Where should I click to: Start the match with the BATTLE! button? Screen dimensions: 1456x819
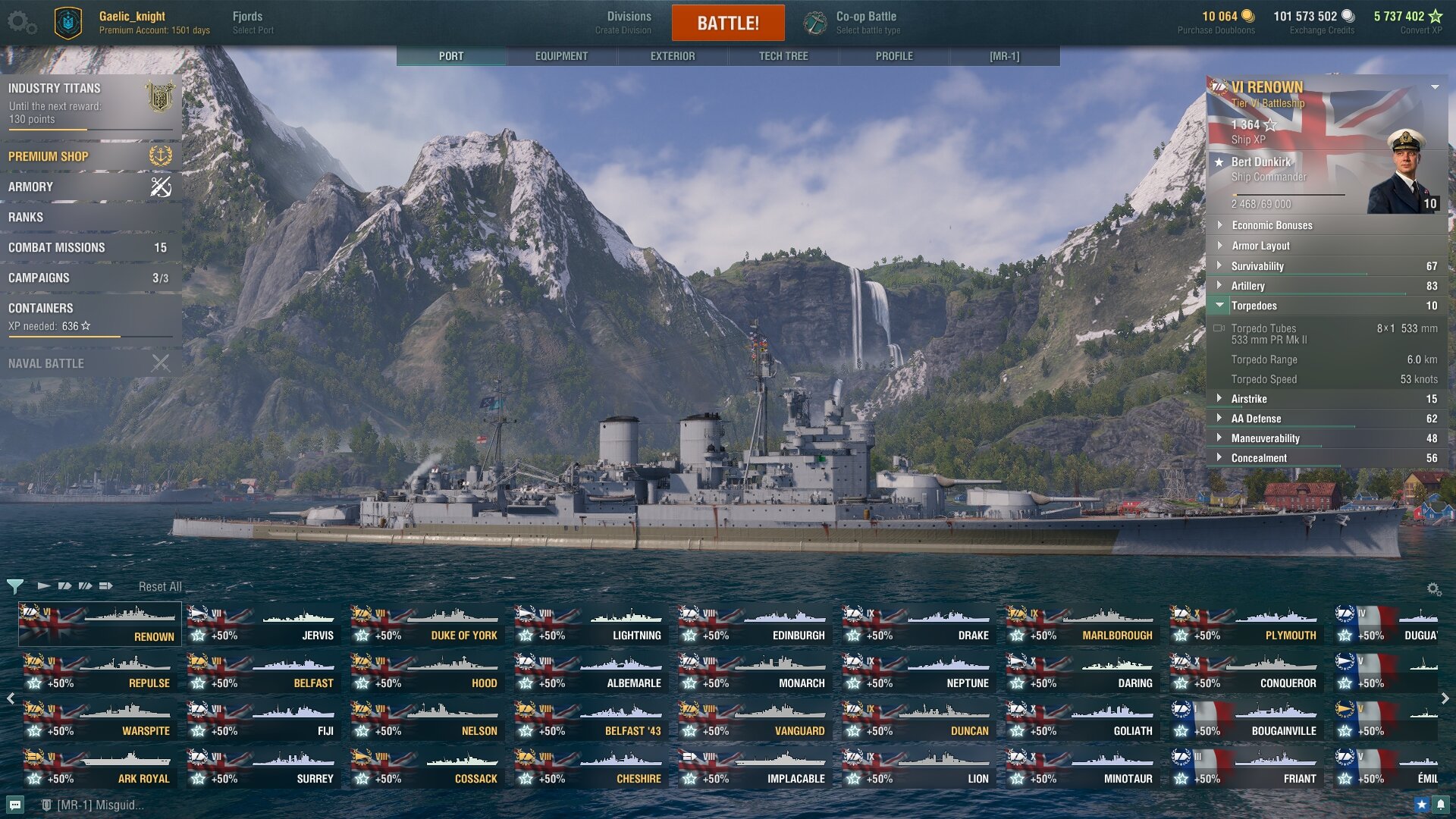click(x=727, y=23)
